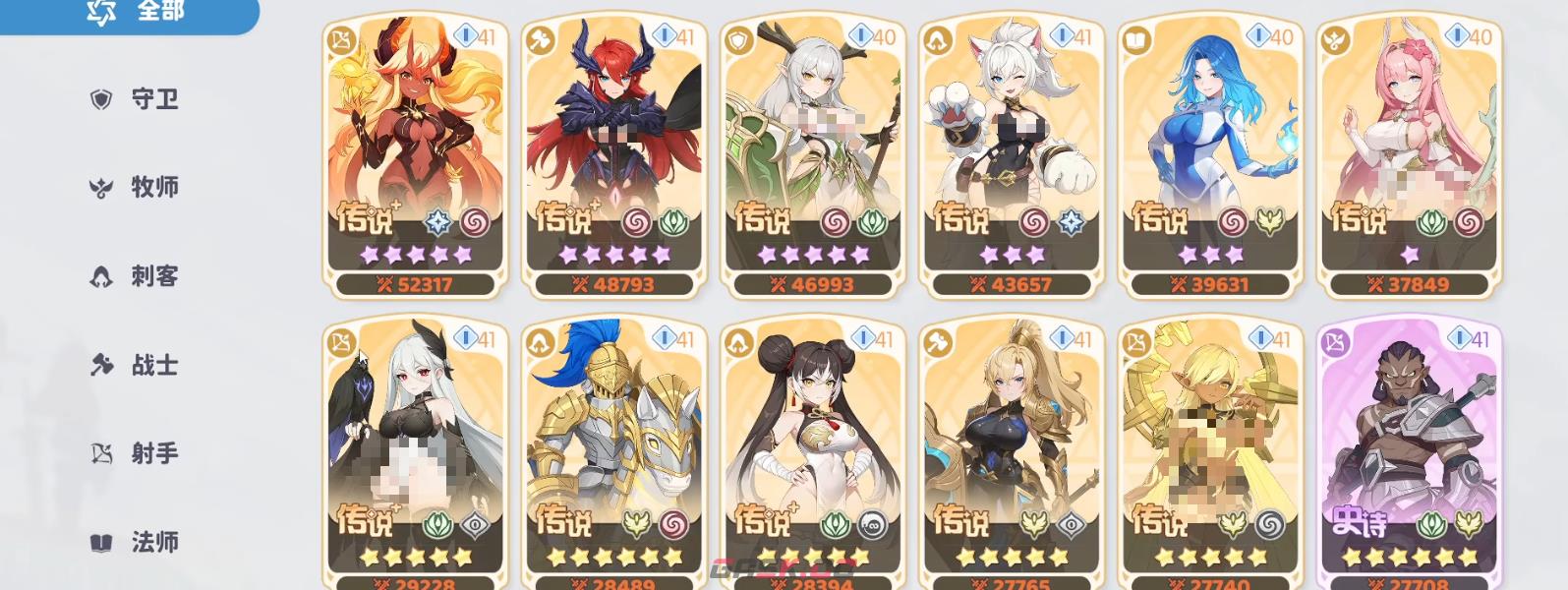Open the blonde elf archer hero card

click(x=1209, y=452)
